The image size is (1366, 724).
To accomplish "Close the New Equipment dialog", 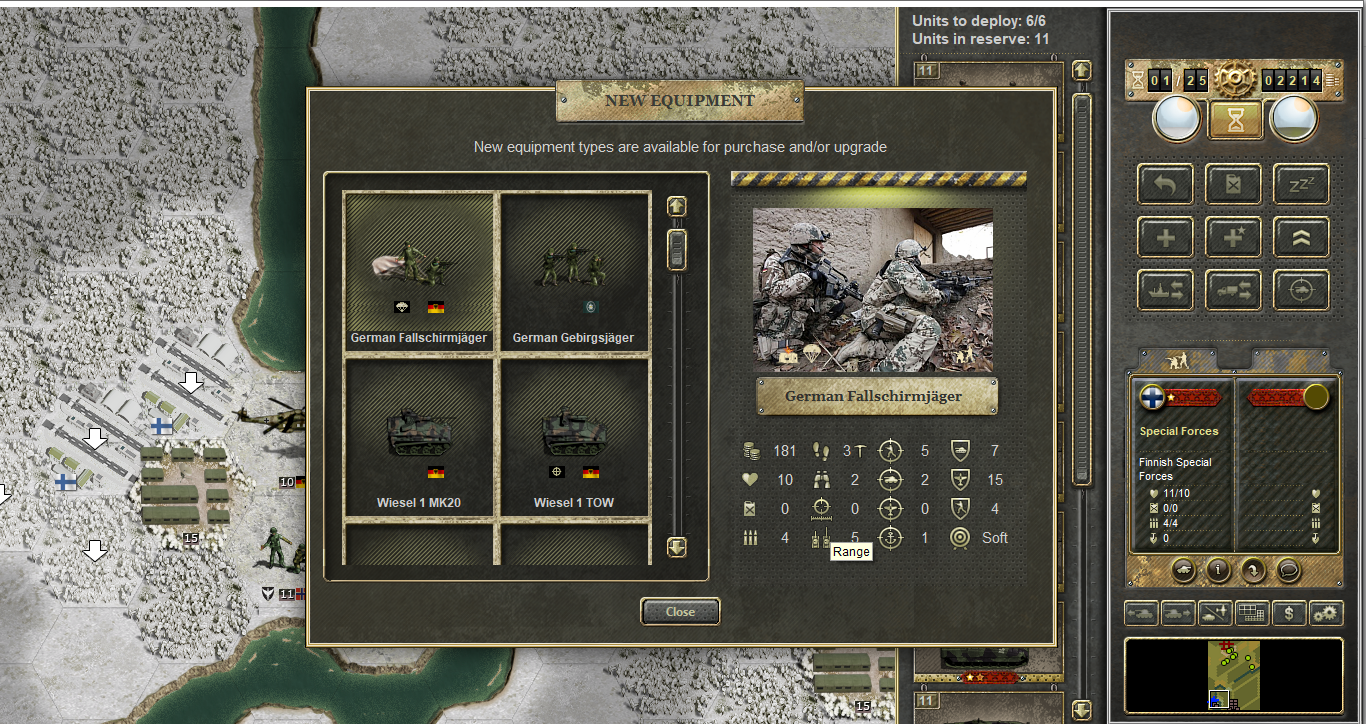I will click(680, 611).
